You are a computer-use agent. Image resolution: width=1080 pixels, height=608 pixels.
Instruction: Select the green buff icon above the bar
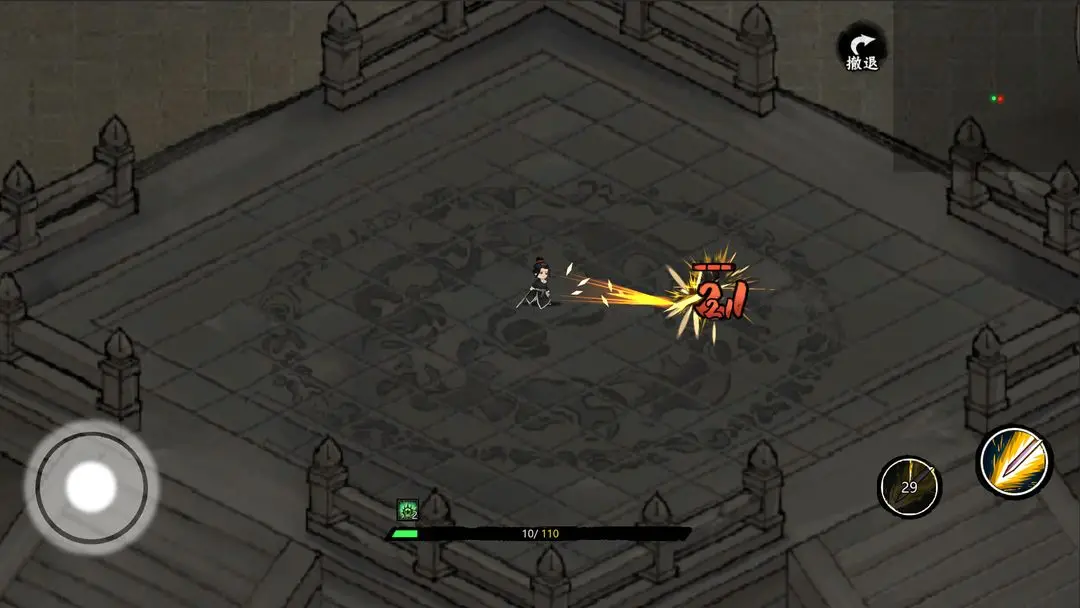407,510
